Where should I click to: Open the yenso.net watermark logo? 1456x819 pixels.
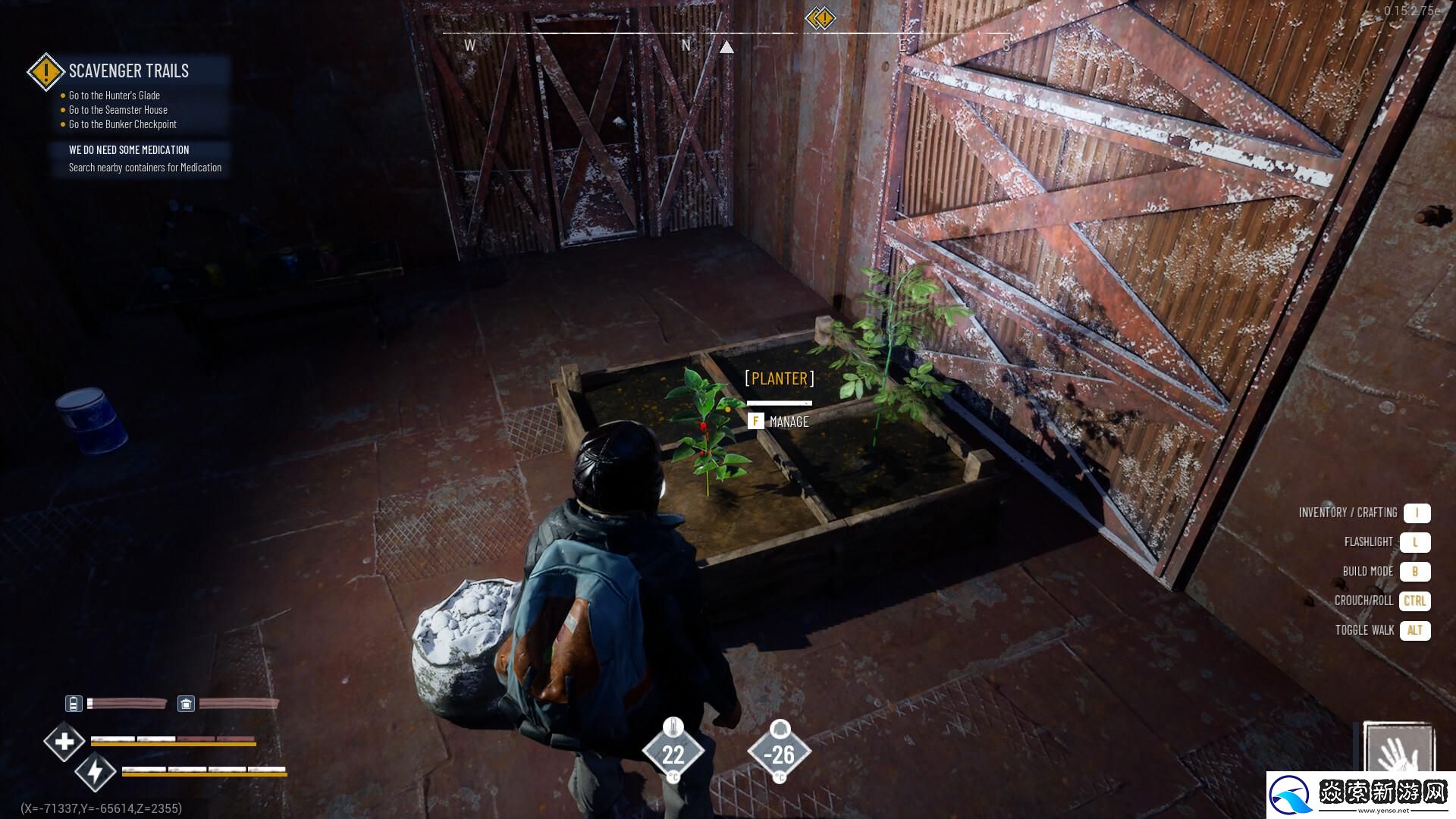(1361, 796)
